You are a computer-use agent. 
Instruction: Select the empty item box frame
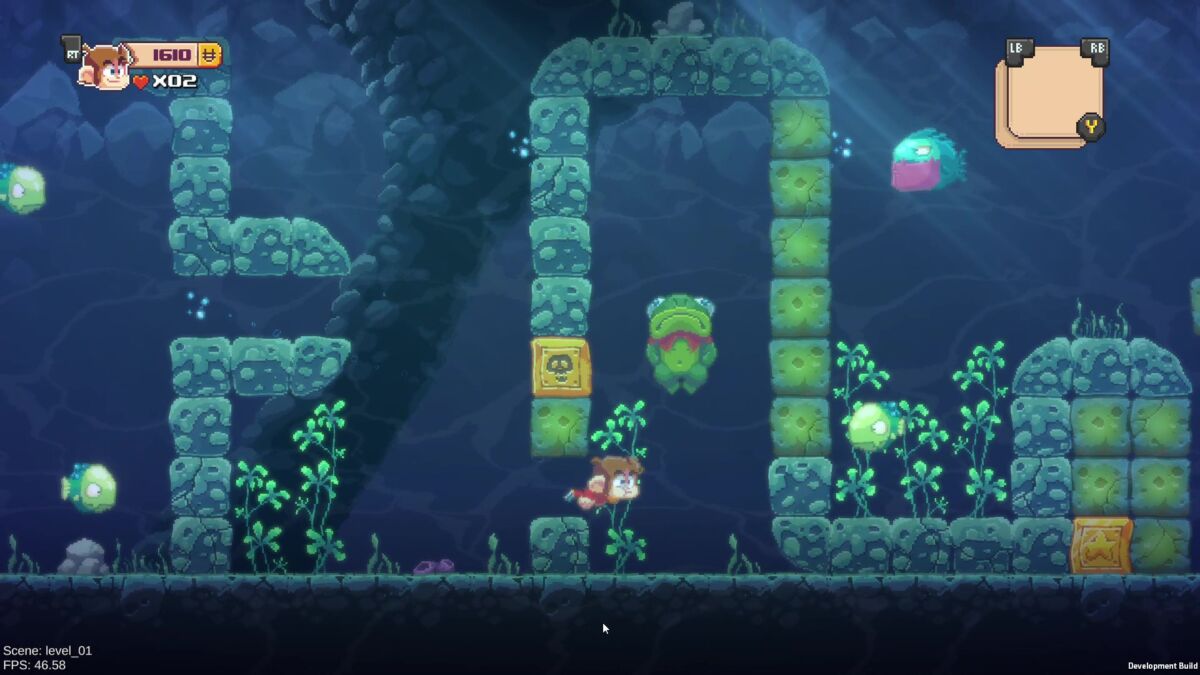pos(1052,94)
